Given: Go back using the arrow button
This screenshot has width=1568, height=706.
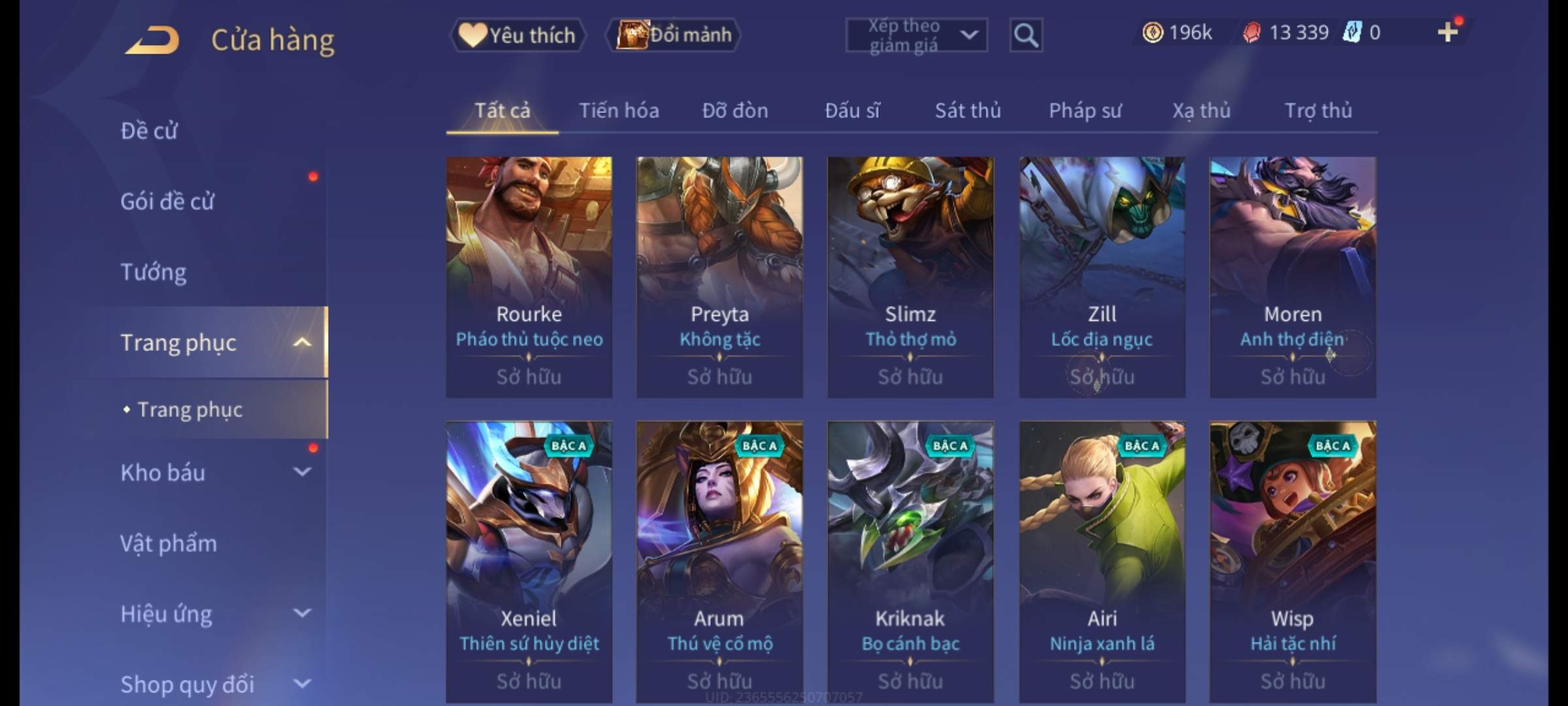Looking at the screenshot, I should [153, 39].
